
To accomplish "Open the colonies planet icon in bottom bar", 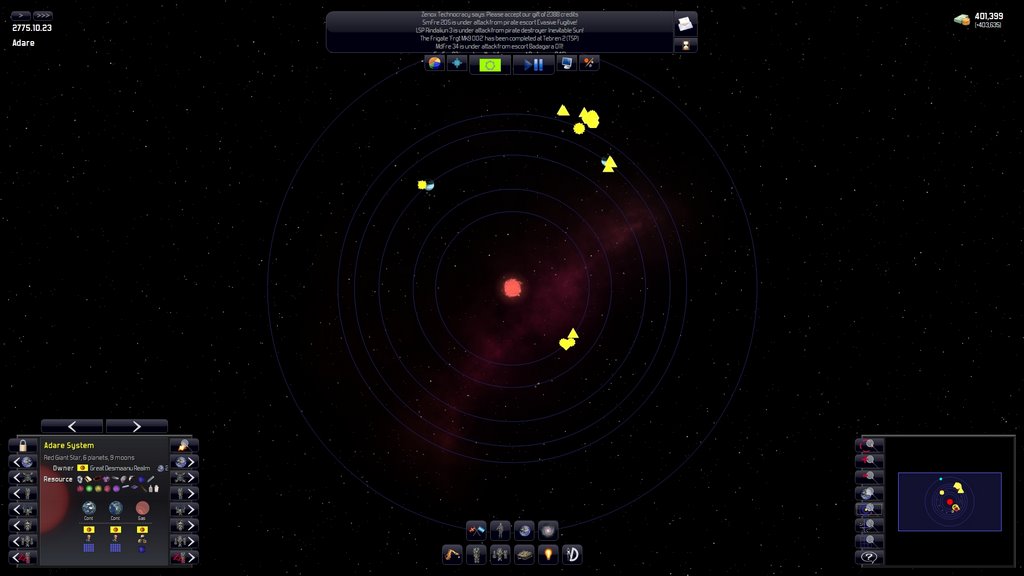I will 524,530.
